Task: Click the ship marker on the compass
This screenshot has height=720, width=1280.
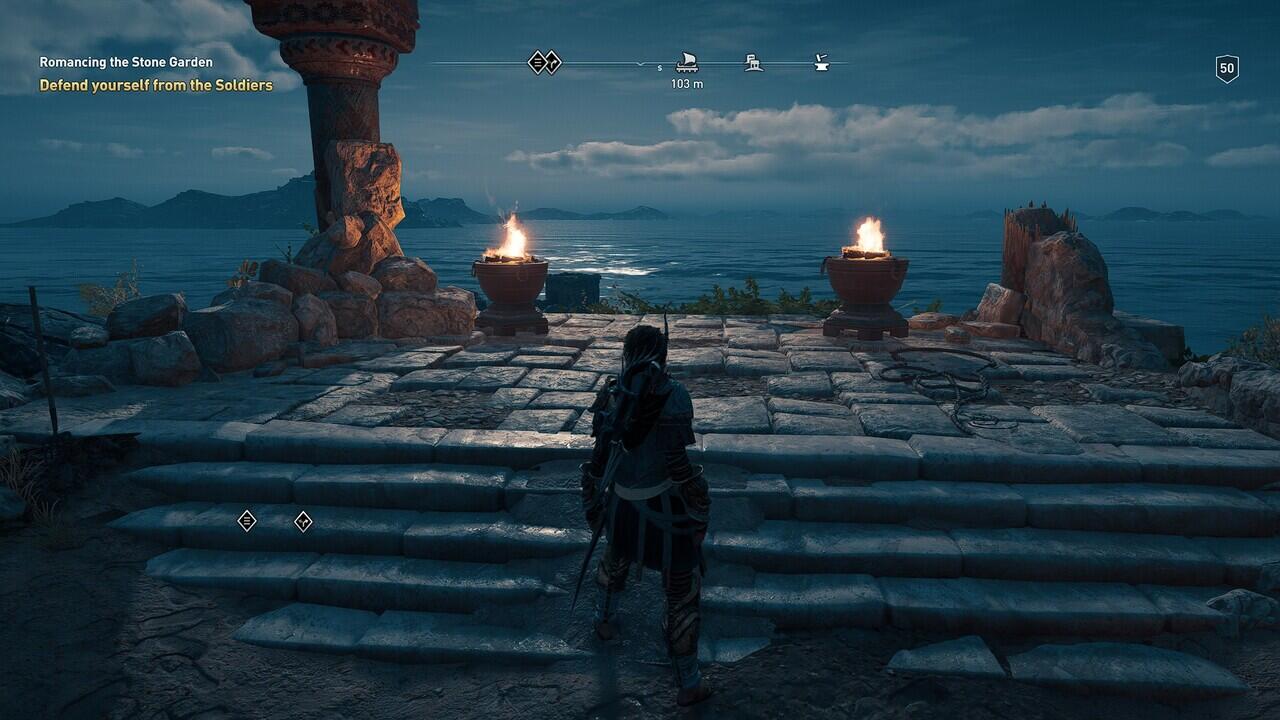Action: tap(687, 63)
